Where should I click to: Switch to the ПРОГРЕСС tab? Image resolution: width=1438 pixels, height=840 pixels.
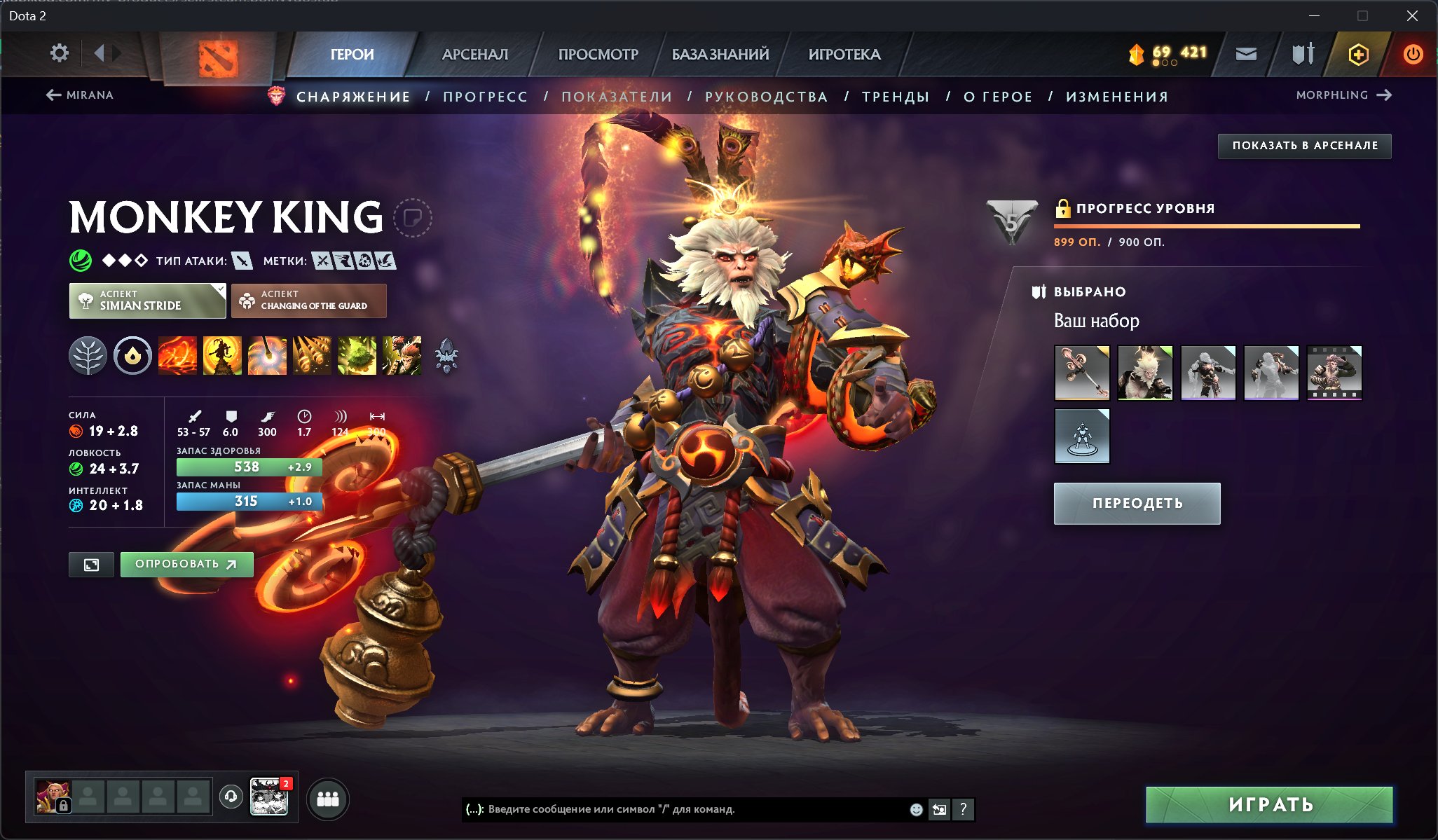(x=484, y=97)
